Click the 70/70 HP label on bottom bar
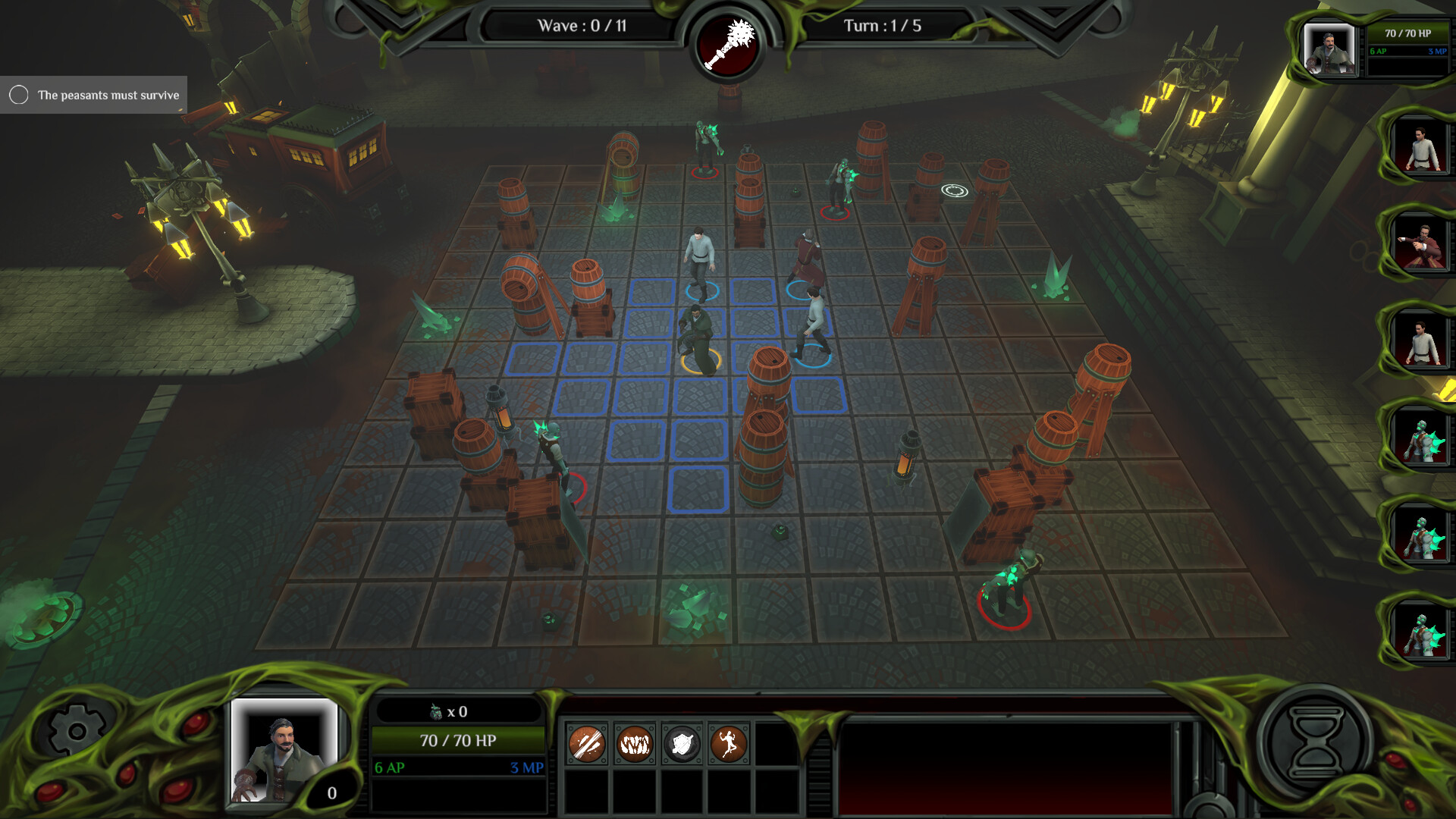 coord(458,741)
